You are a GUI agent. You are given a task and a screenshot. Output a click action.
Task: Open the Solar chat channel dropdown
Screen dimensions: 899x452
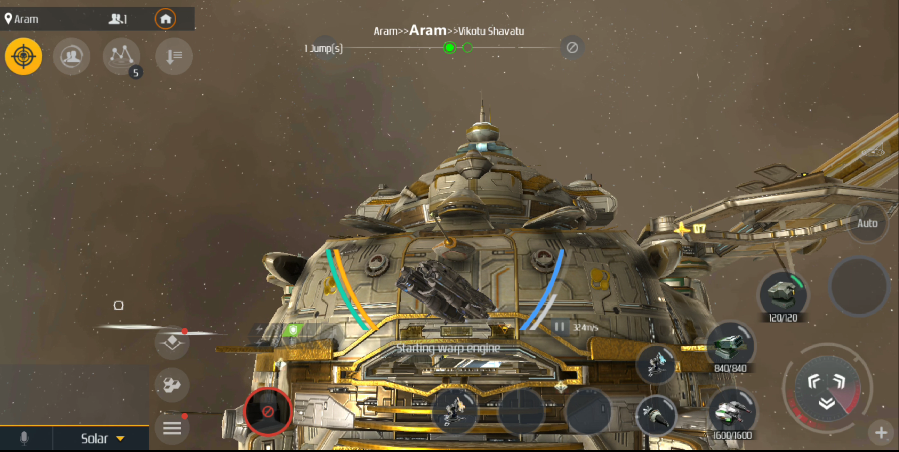tap(103, 438)
